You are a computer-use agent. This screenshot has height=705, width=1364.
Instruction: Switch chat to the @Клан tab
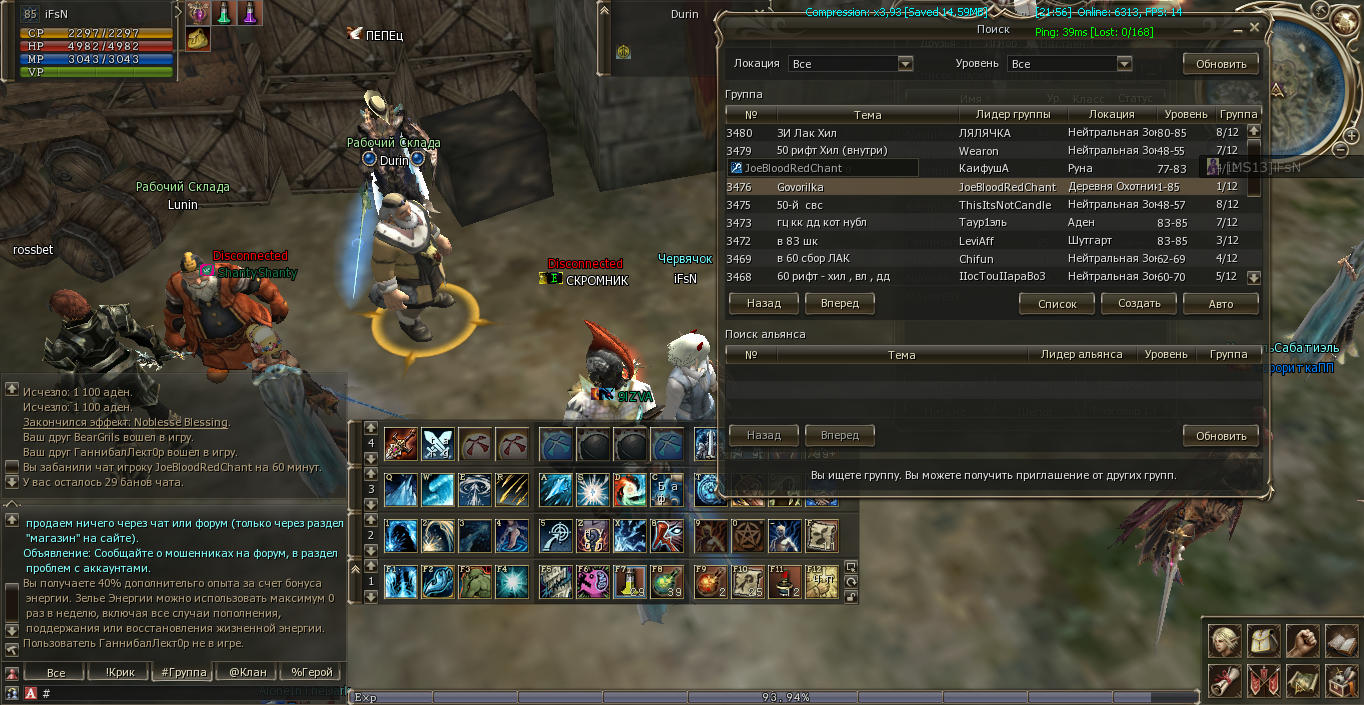point(247,672)
